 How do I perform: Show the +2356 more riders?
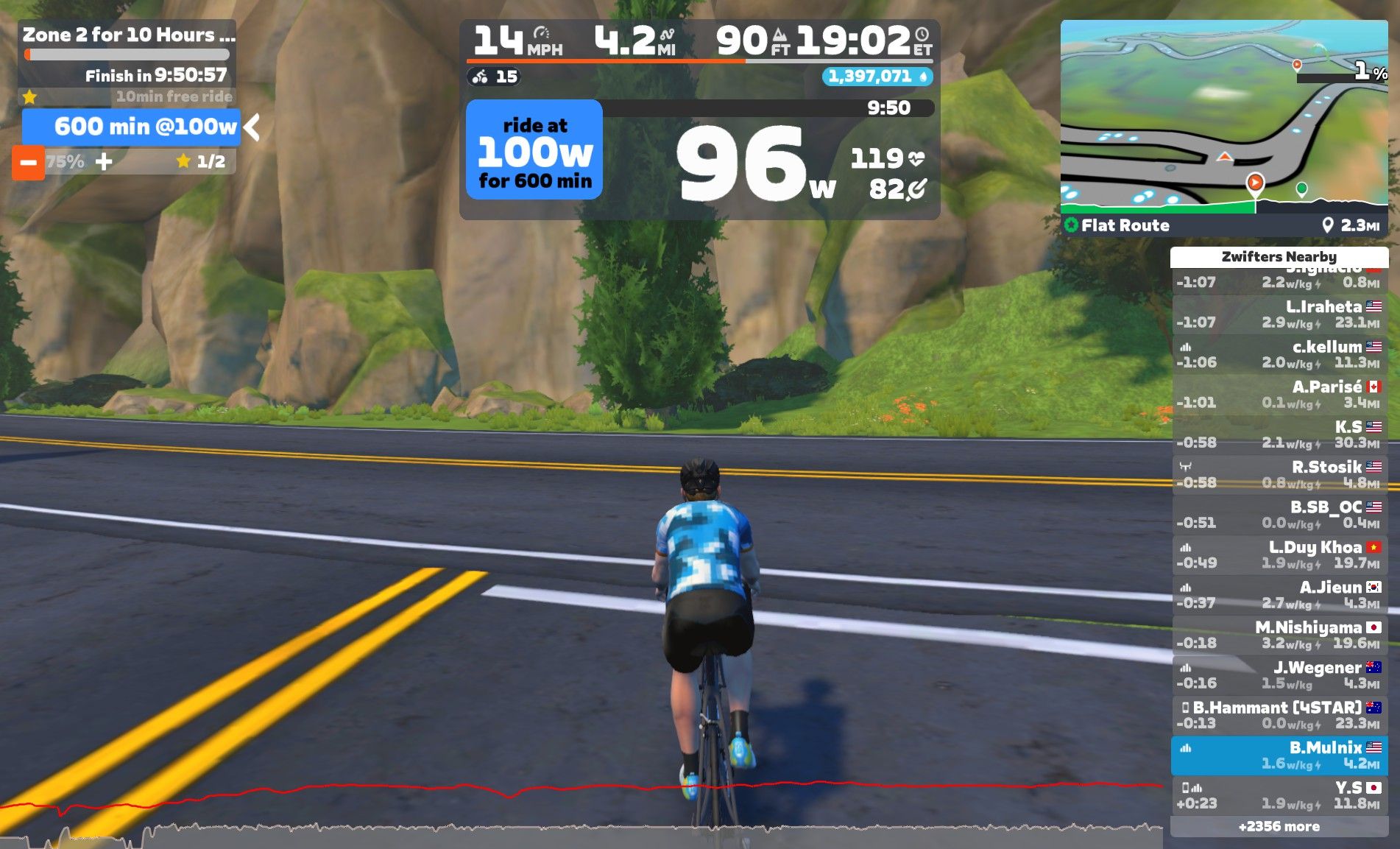coord(1279,826)
